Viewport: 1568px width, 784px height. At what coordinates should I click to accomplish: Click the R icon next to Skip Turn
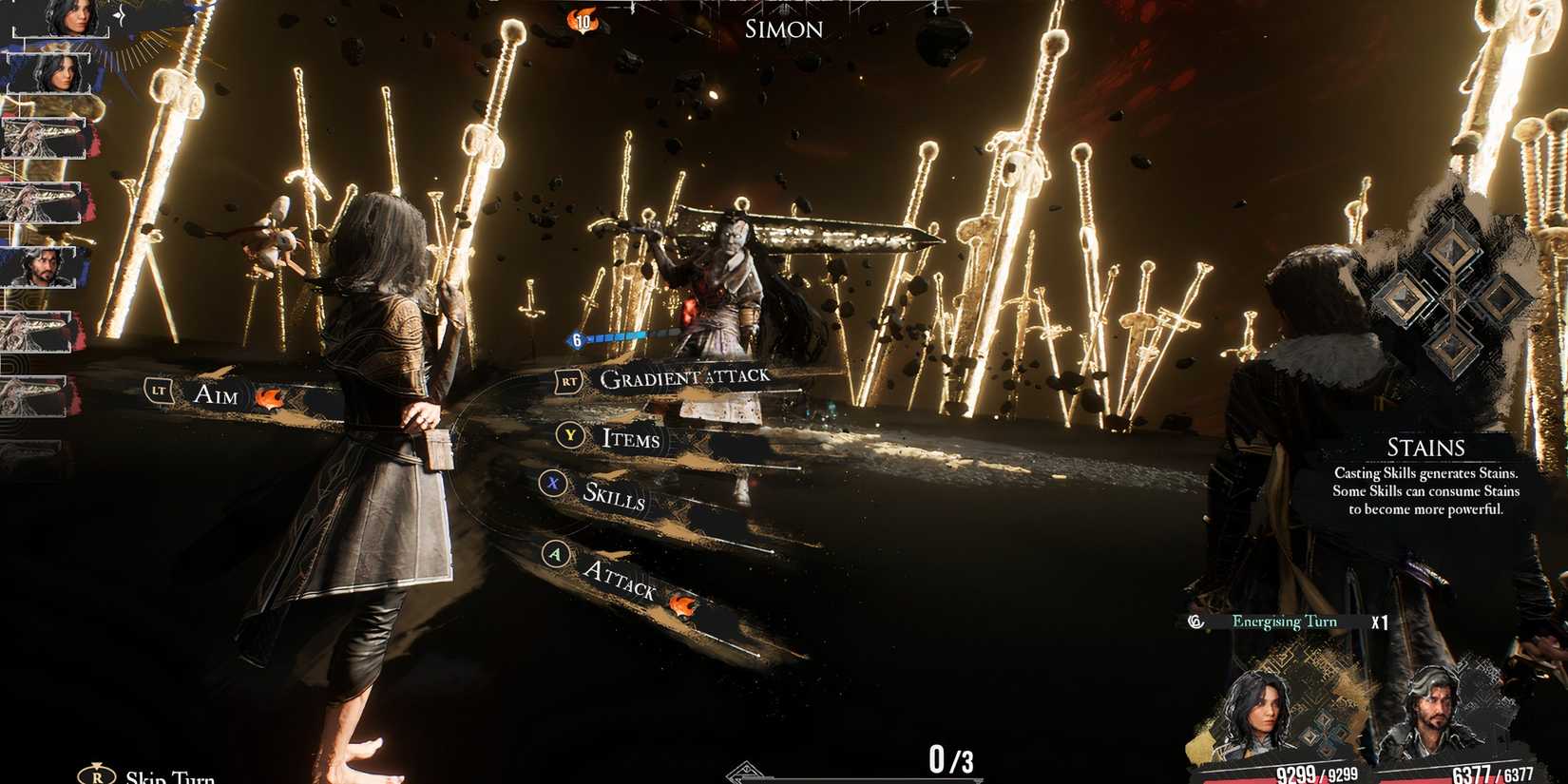[95, 775]
